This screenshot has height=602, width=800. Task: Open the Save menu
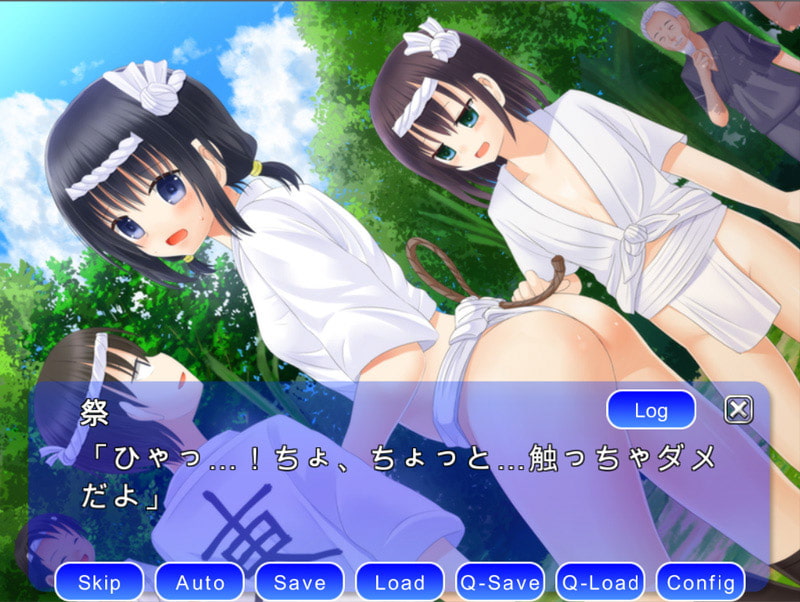point(299,582)
